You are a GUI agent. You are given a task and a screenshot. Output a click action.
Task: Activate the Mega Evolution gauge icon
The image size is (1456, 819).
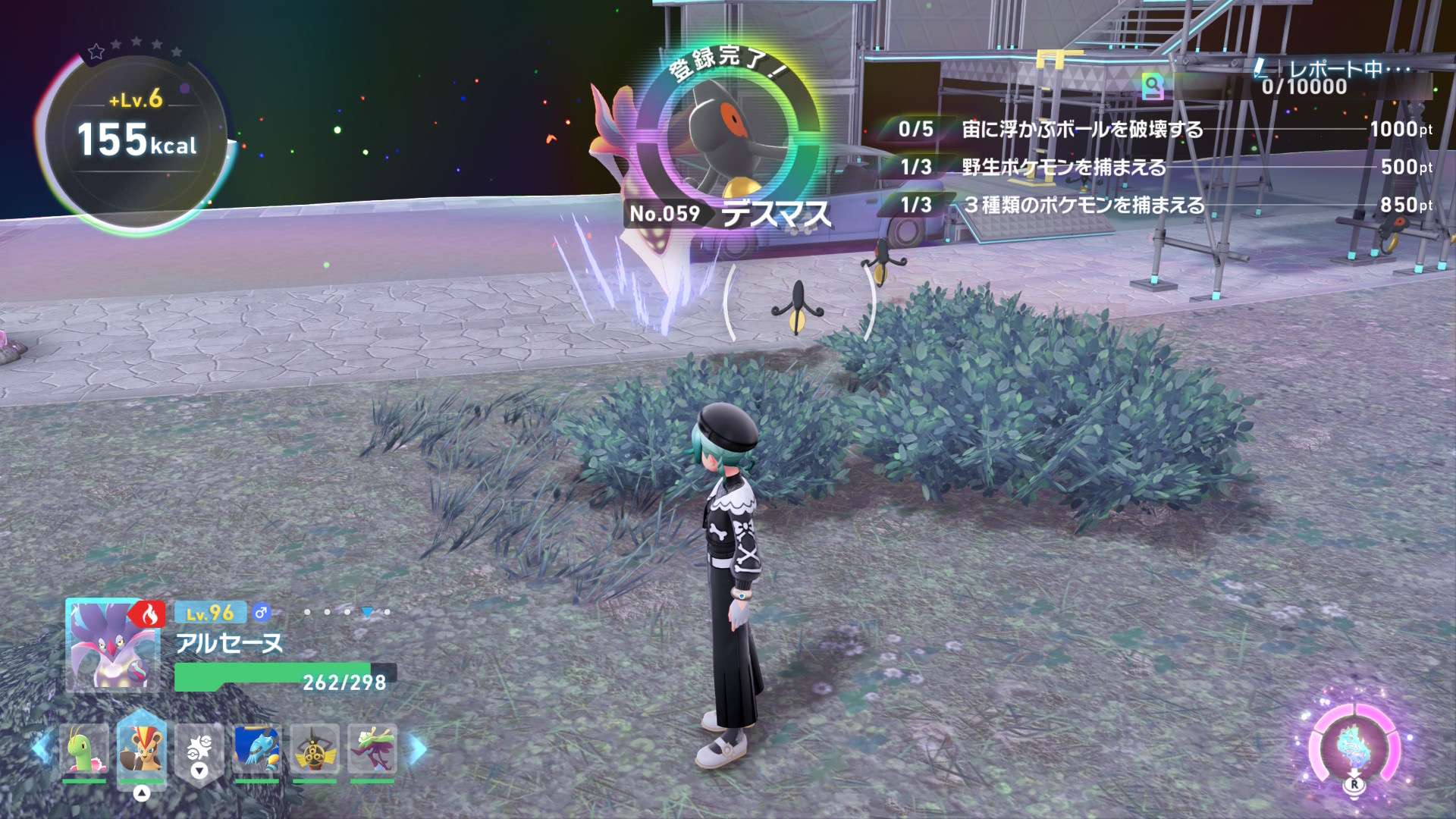point(1354,748)
